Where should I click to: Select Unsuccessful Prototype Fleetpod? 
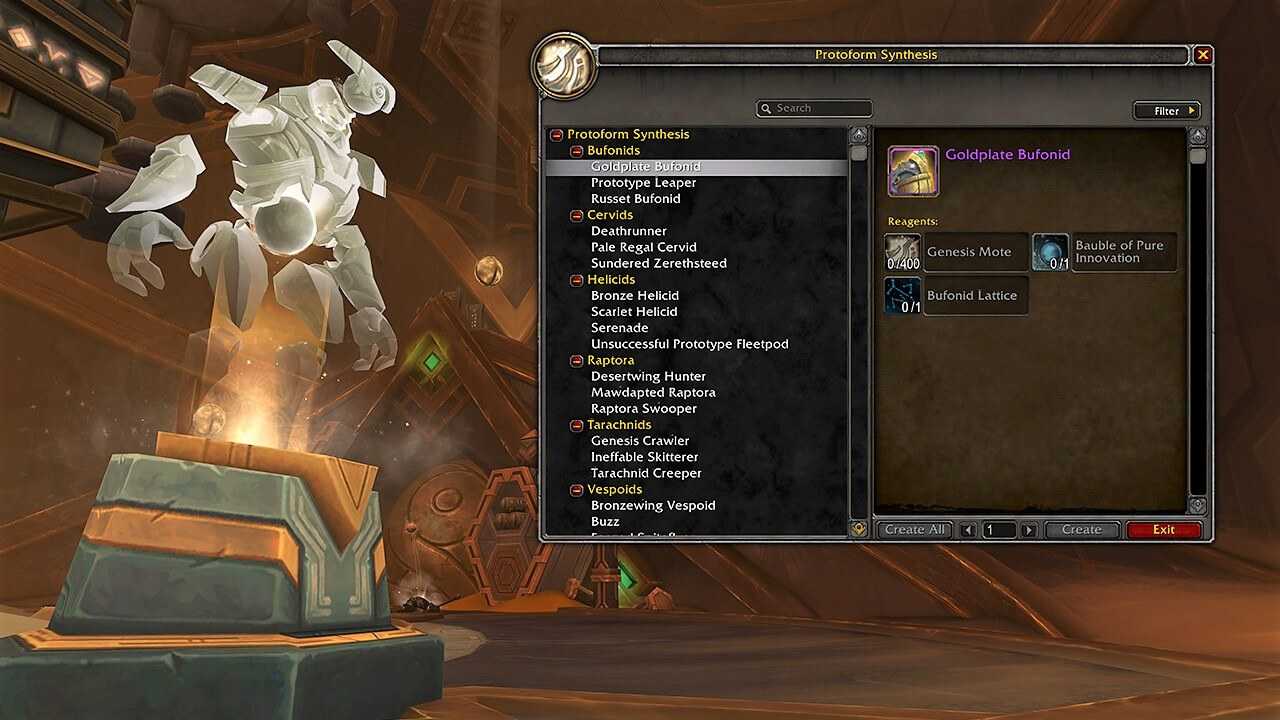[689, 344]
